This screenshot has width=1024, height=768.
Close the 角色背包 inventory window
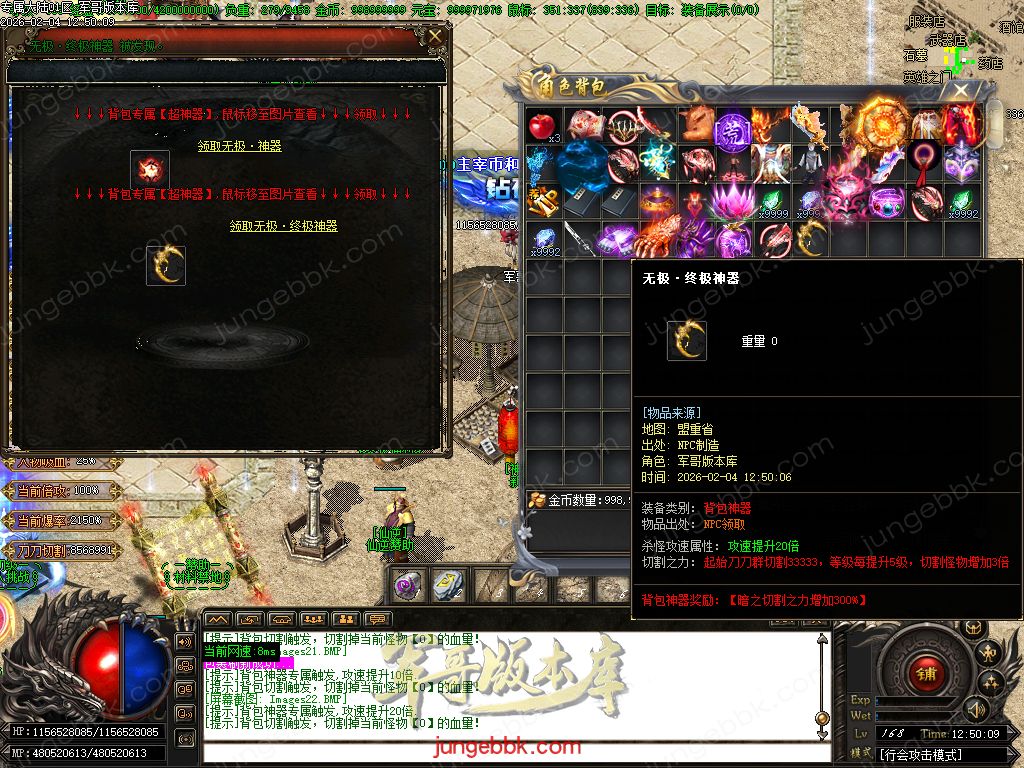point(960,91)
